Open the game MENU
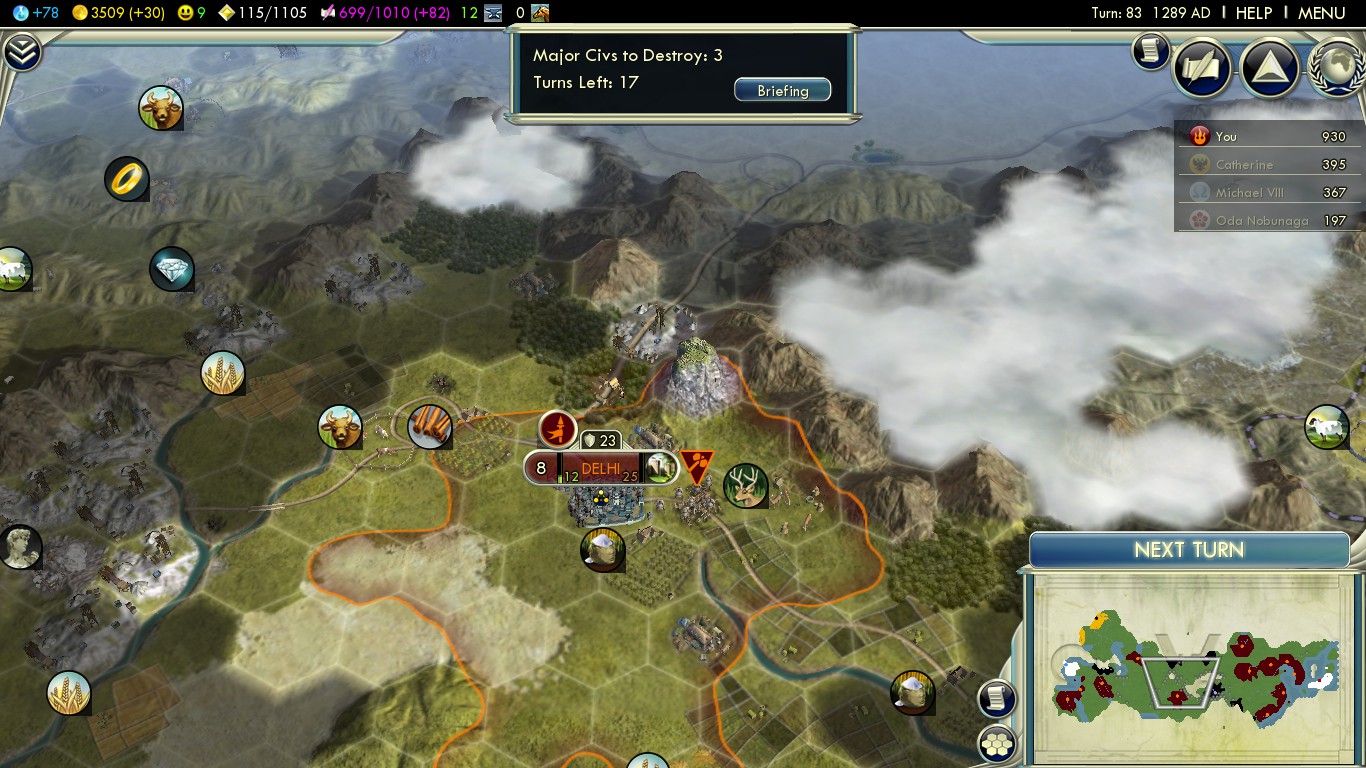This screenshot has width=1366, height=768. 1321,13
